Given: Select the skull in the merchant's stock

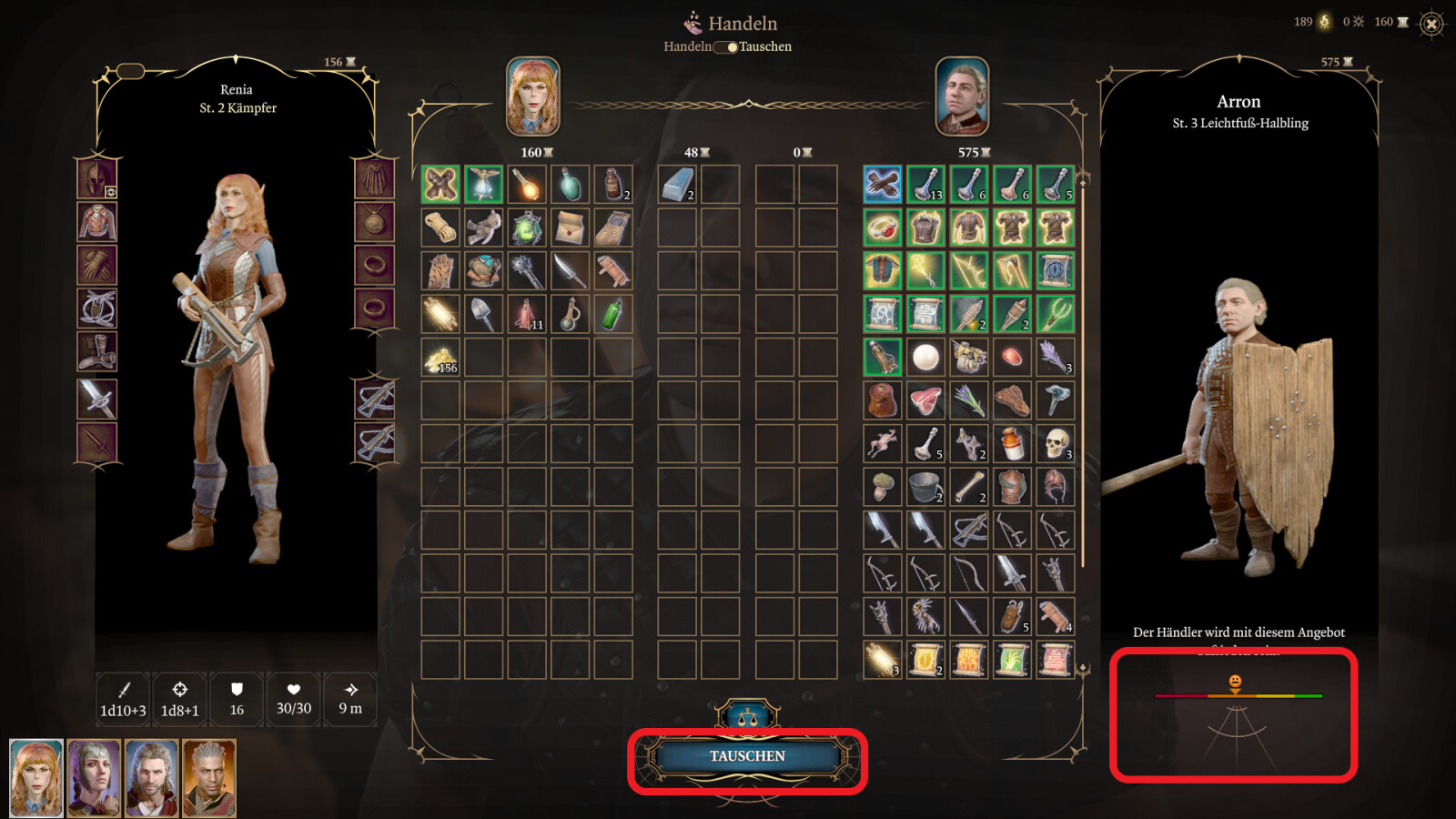Looking at the screenshot, I should [x=1055, y=443].
